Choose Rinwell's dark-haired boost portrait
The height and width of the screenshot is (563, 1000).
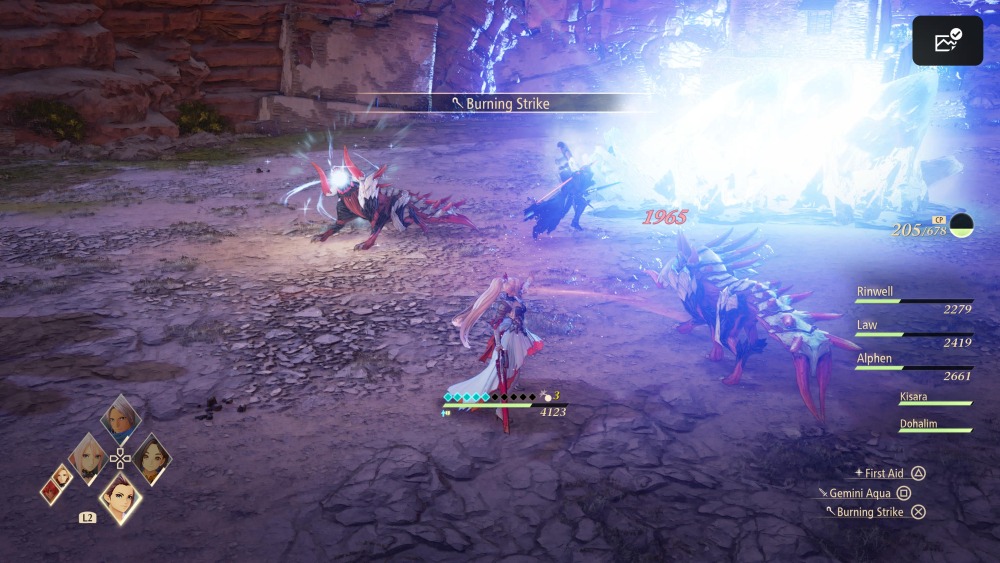151,458
